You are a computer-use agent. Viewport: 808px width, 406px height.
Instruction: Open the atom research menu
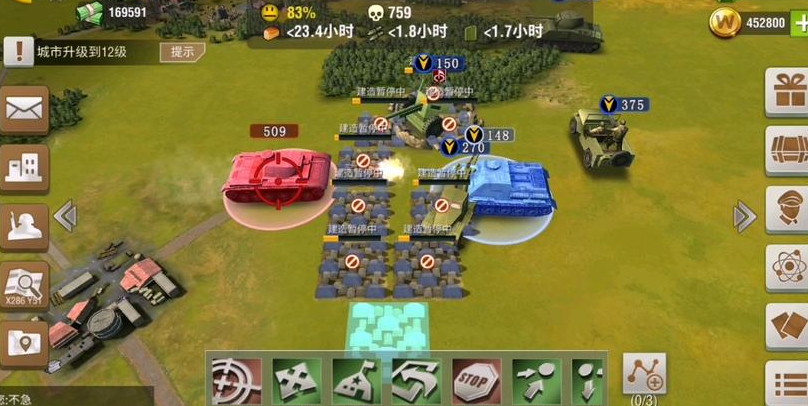pos(788,268)
